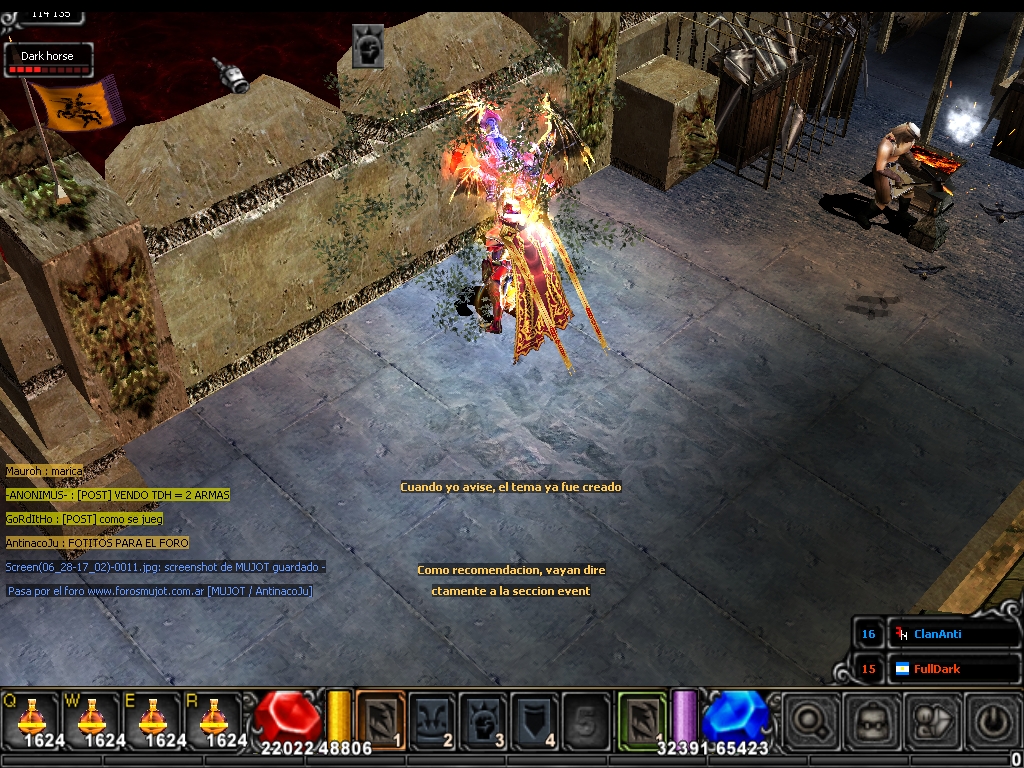Image resolution: width=1024 pixels, height=768 pixels.
Task: Open the backpack inventory
Action: click(x=871, y=720)
